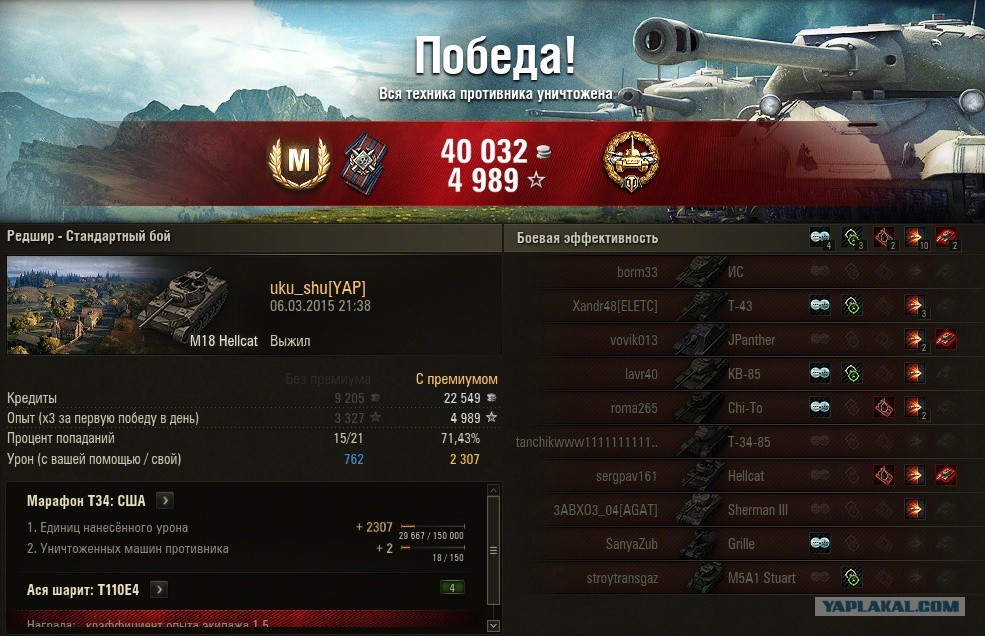Viewport: 985px width, 636px height.
Task: Choose SanyaZub Grille row
Action: pyautogui.click(x=632, y=544)
